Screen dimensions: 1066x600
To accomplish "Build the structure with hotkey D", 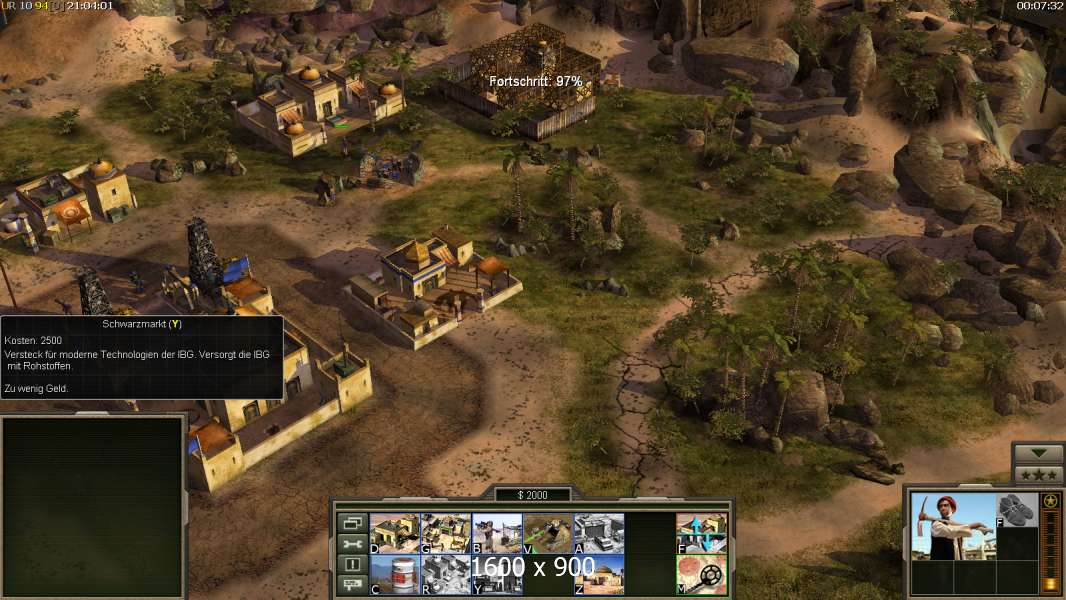I will point(394,533).
